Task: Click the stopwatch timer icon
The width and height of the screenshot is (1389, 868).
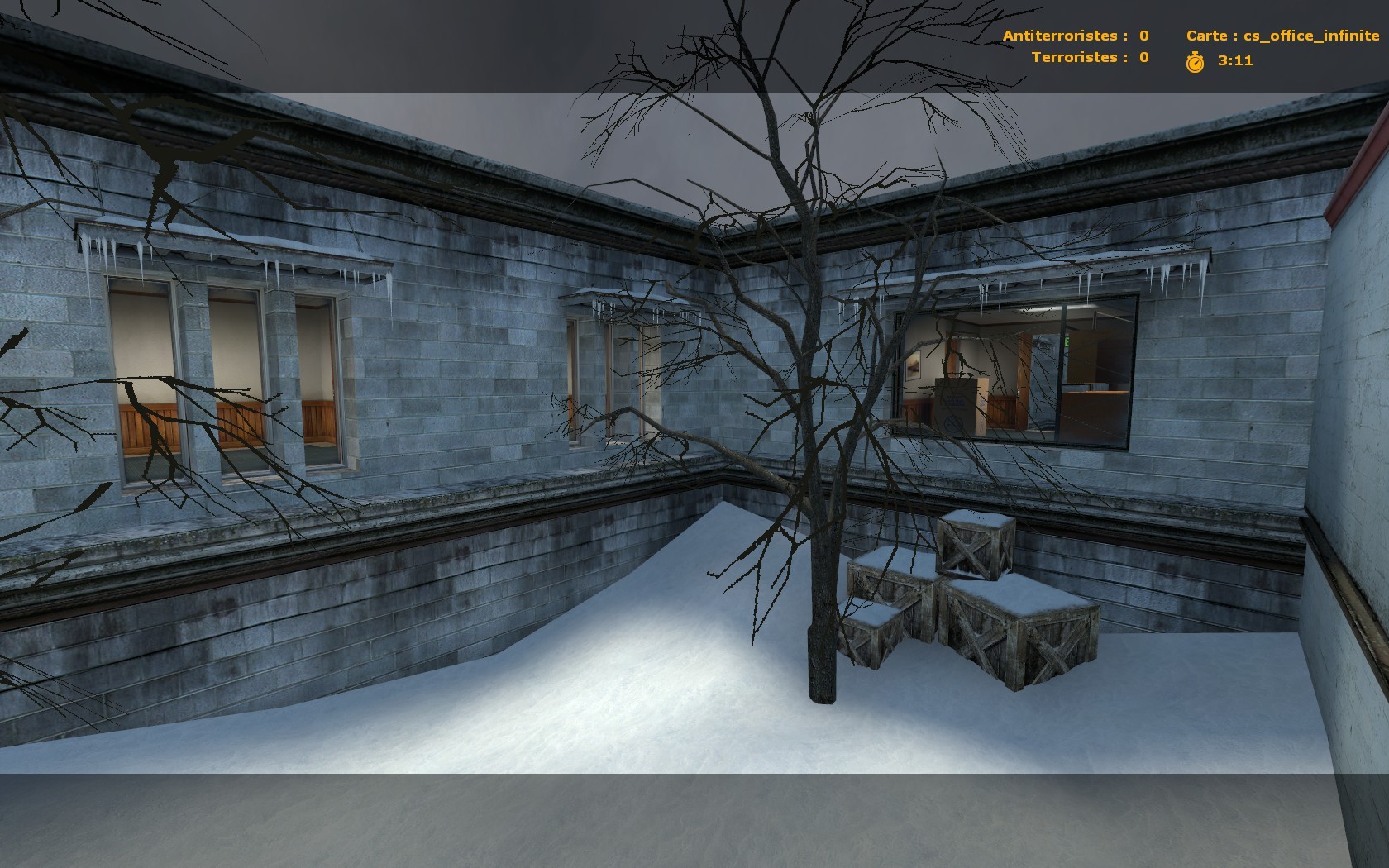Action: click(x=1194, y=60)
